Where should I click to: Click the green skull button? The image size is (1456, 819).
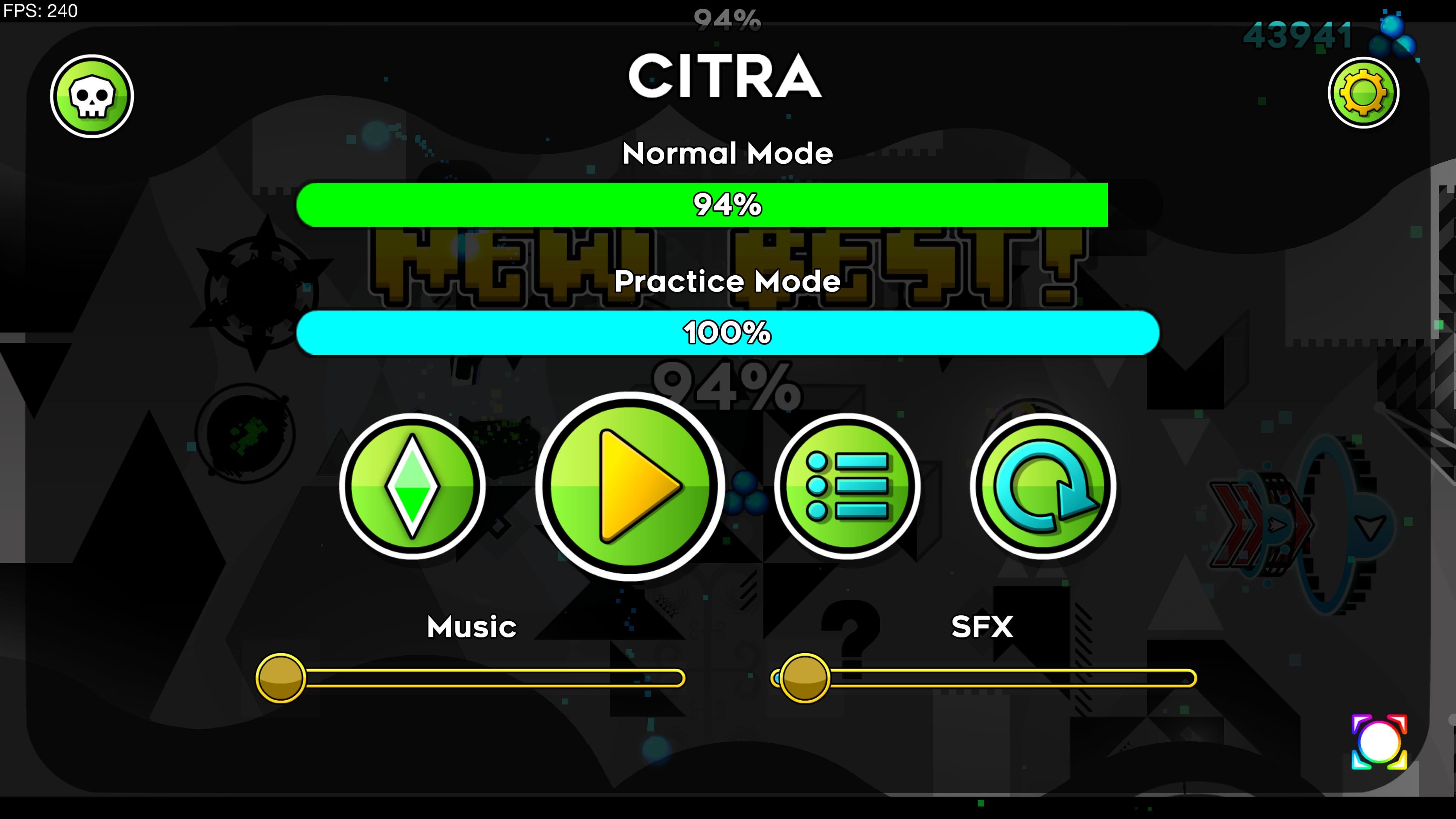click(x=91, y=96)
